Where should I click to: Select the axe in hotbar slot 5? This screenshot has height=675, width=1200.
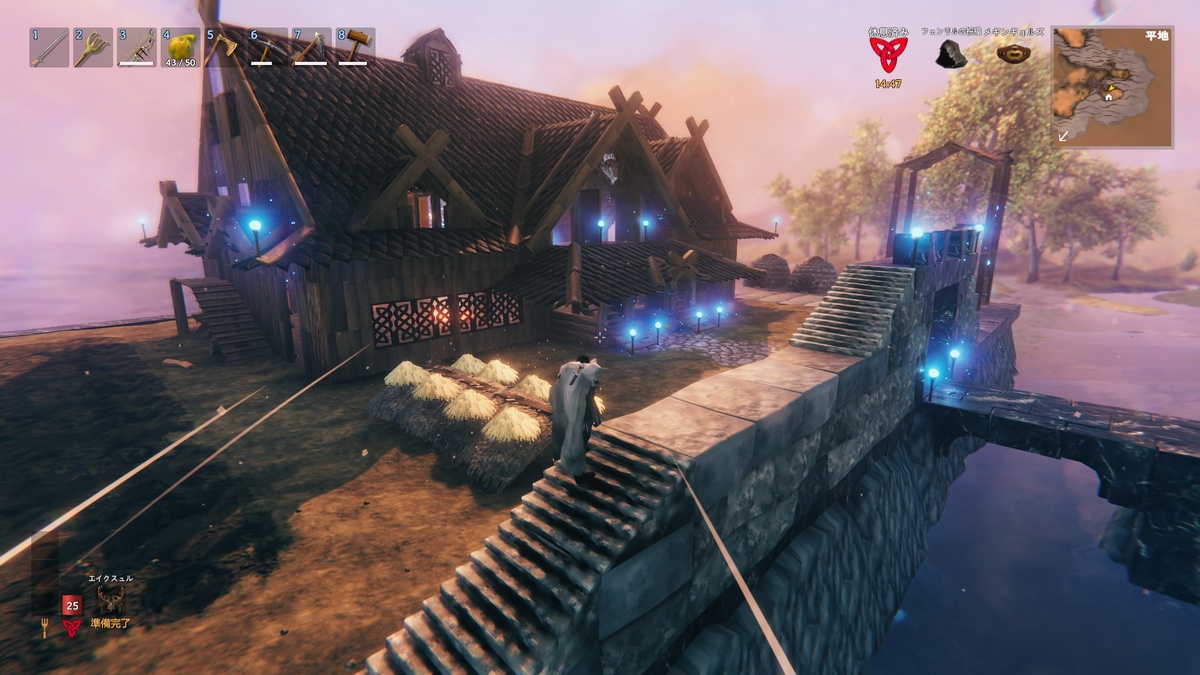click(224, 47)
